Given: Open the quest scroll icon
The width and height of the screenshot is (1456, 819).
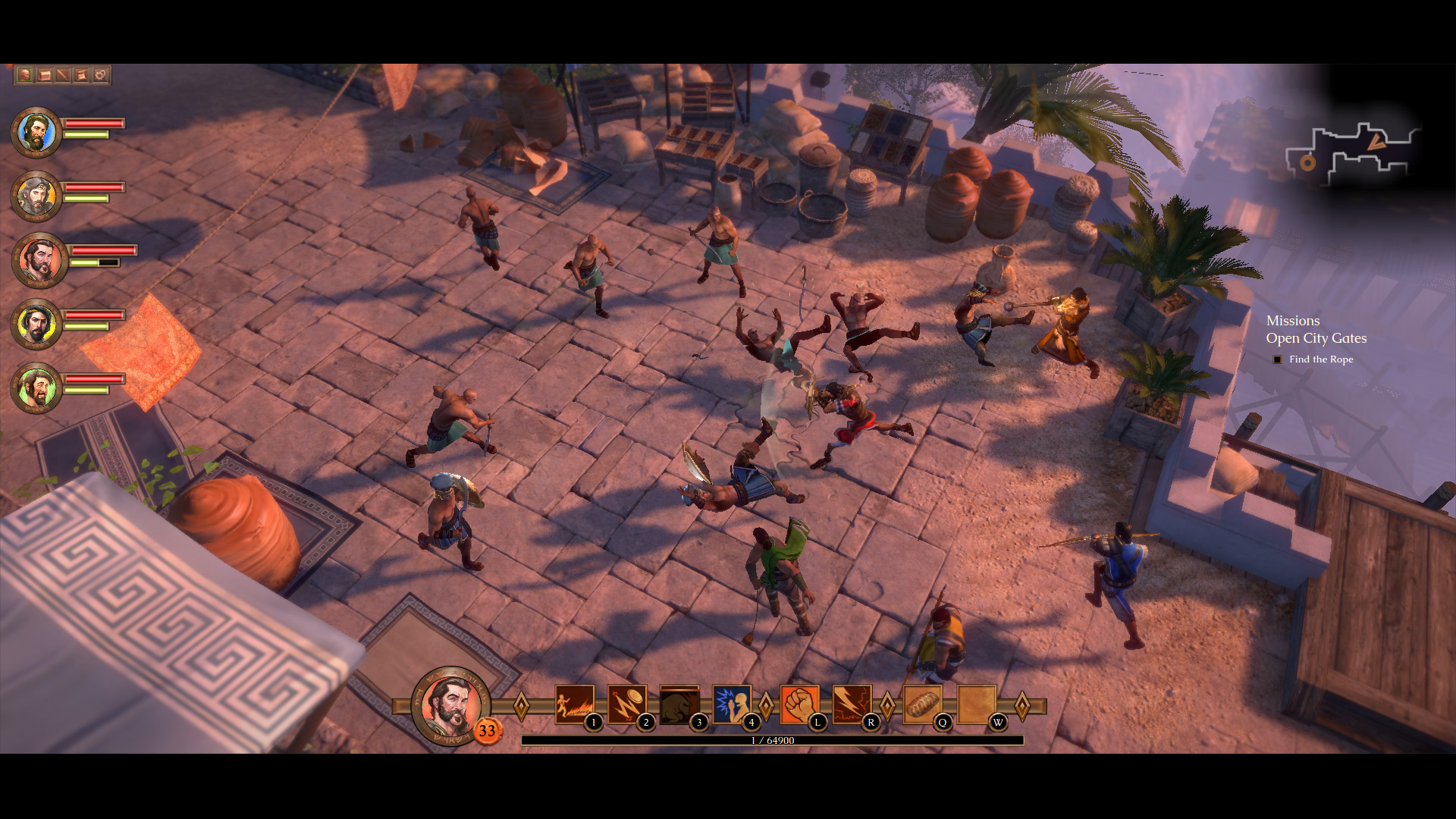Looking at the screenshot, I should tap(80, 75).
